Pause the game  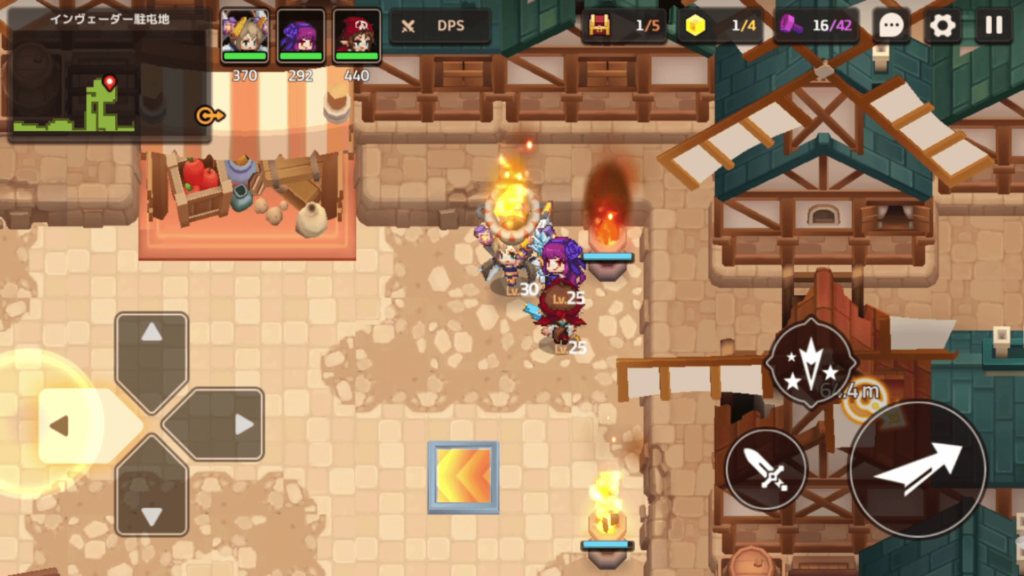tap(993, 26)
